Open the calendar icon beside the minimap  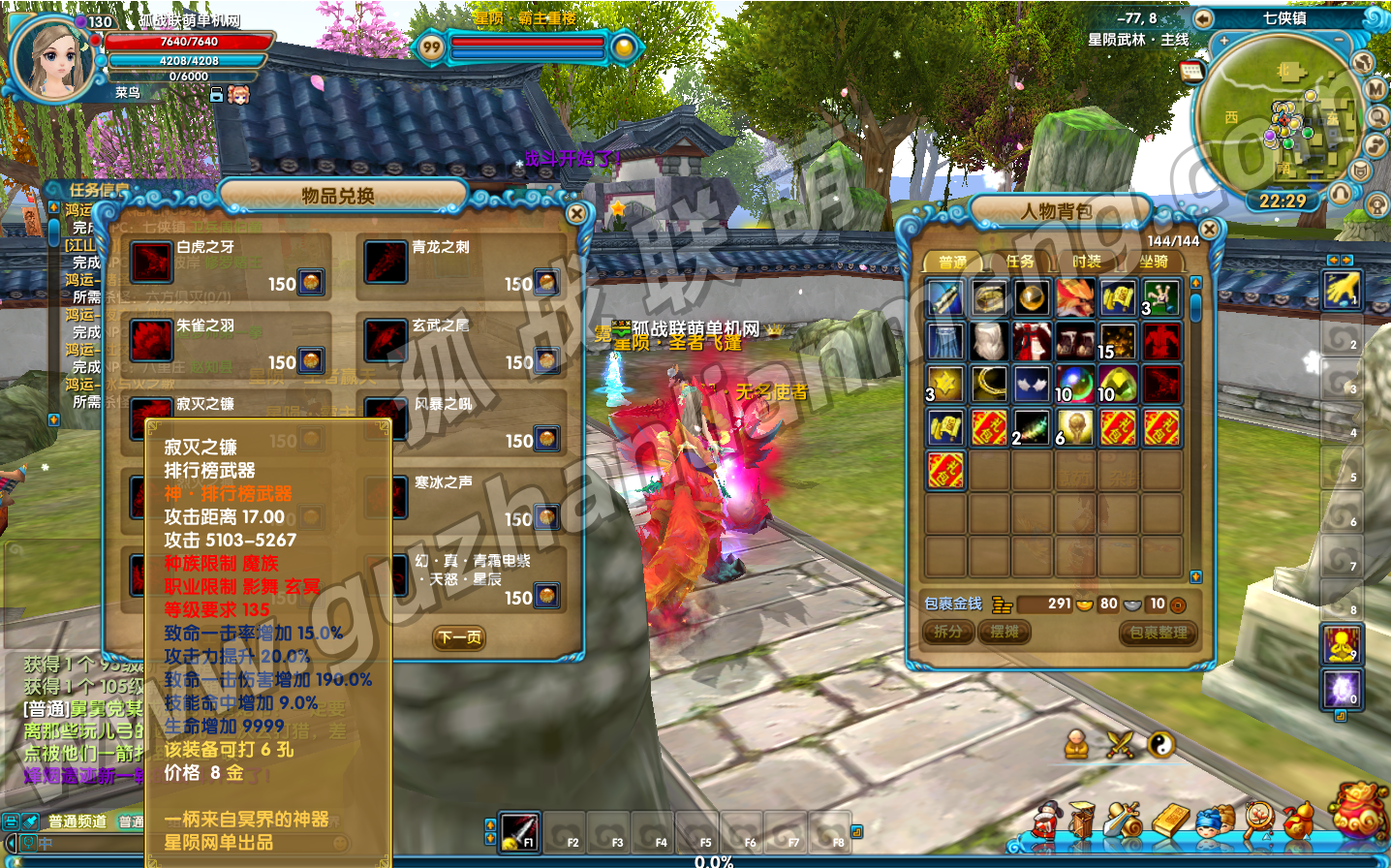tap(1191, 72)
